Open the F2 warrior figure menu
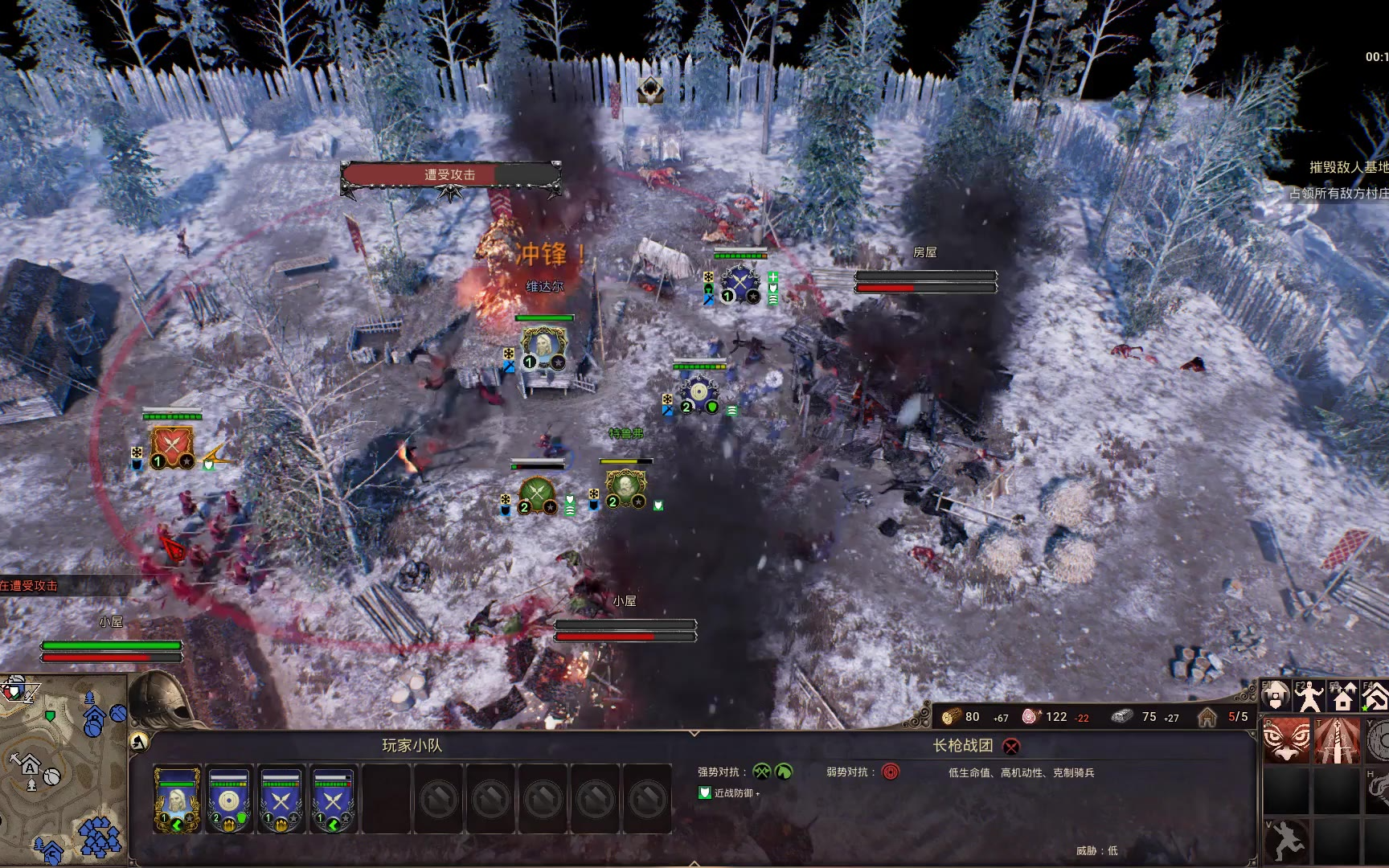 [1309, 696]
